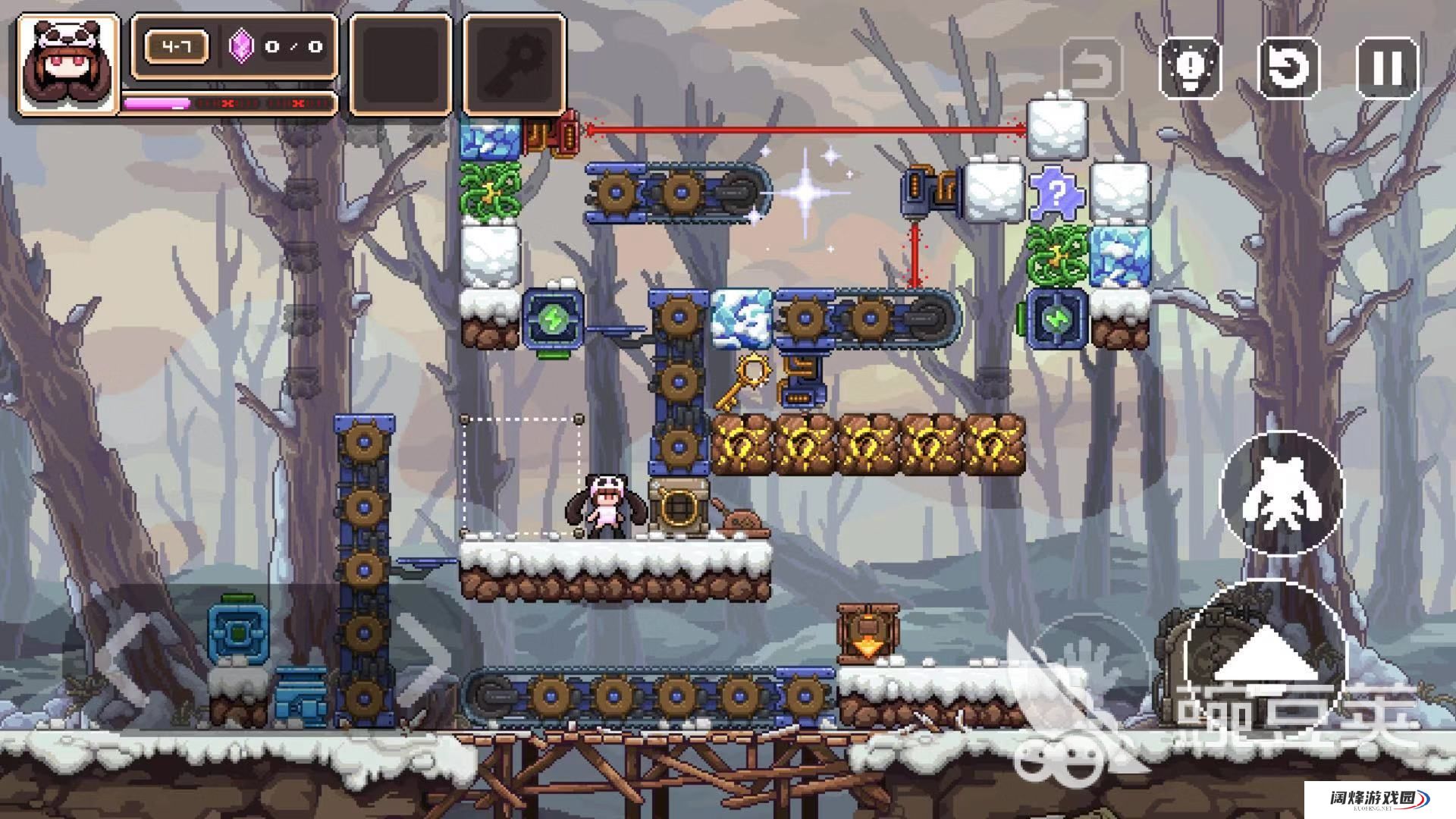
Task: Show a hint with the lightbulb button
Action: click(1190, 67)
